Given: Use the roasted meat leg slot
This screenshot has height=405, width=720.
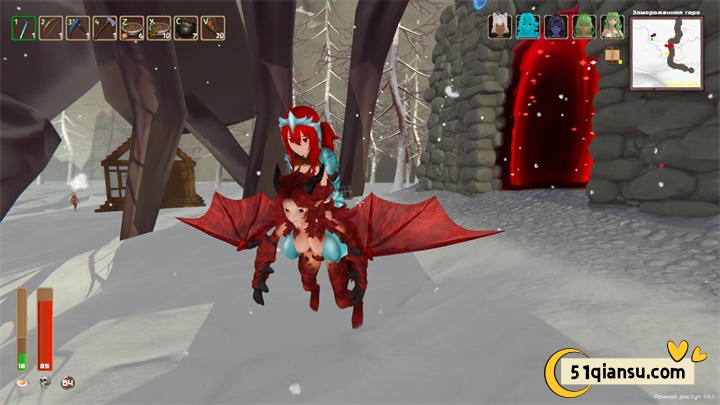Looking at the screenshot, I should (x=212, y=28).
